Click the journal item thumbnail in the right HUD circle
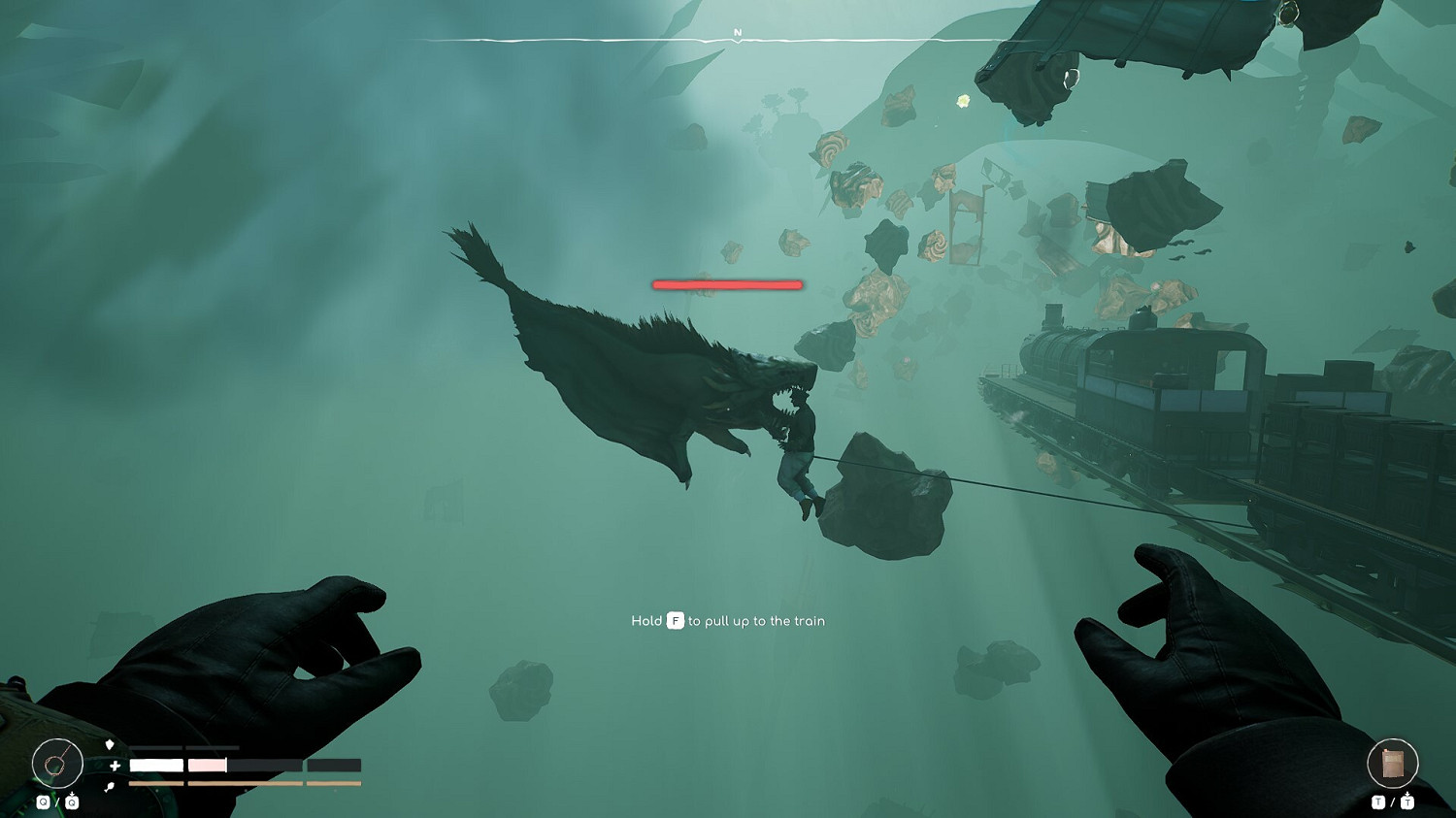This screenshot has height=818, width=1456. [x=1393, y=763]
